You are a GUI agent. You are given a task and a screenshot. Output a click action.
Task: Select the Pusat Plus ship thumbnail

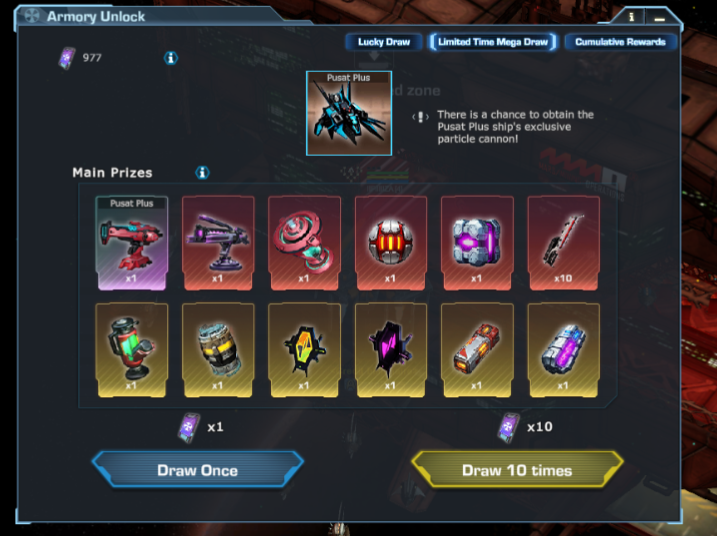pos(349,113)
